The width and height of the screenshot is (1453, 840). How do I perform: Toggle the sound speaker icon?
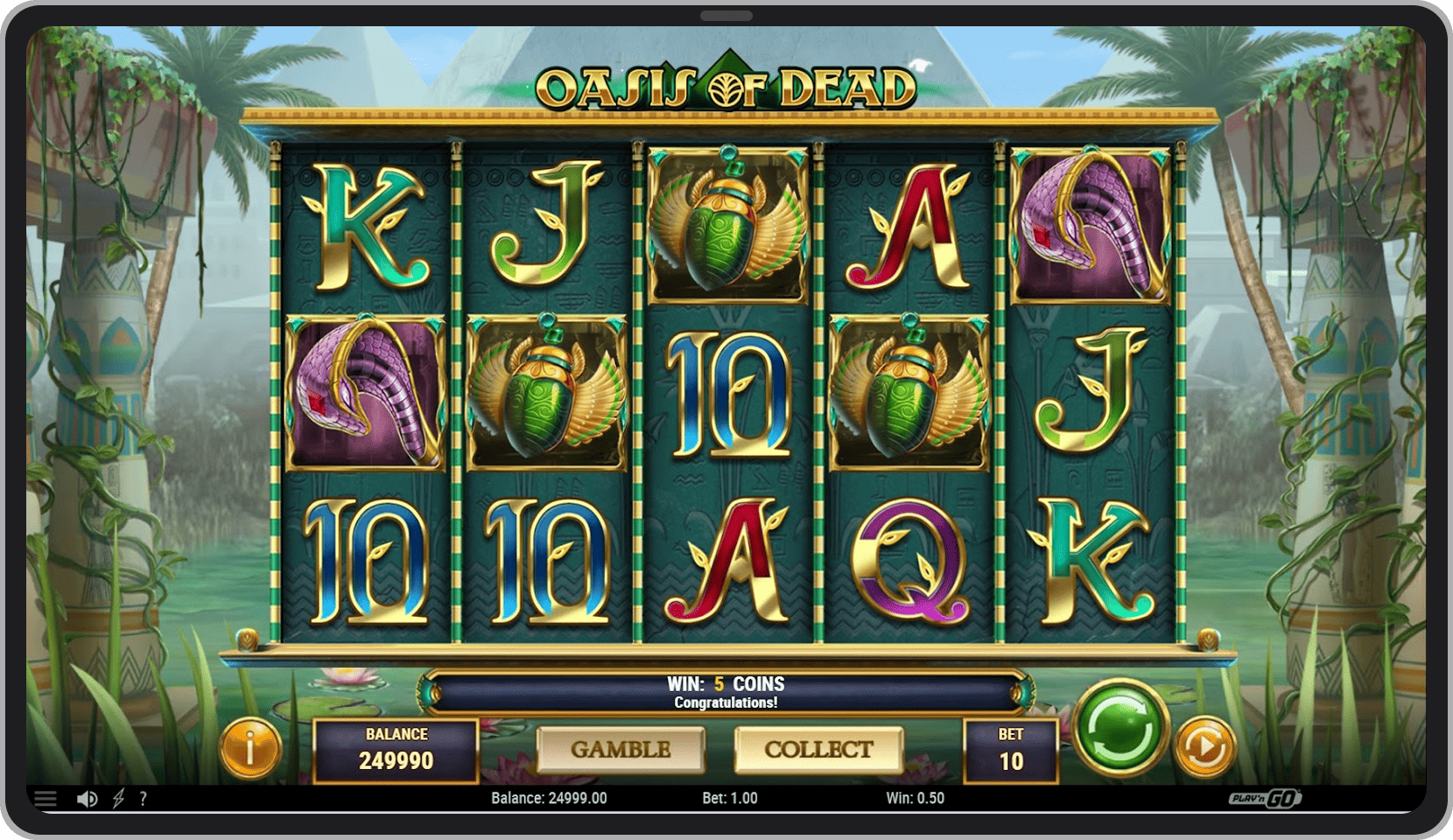[87, 798]
